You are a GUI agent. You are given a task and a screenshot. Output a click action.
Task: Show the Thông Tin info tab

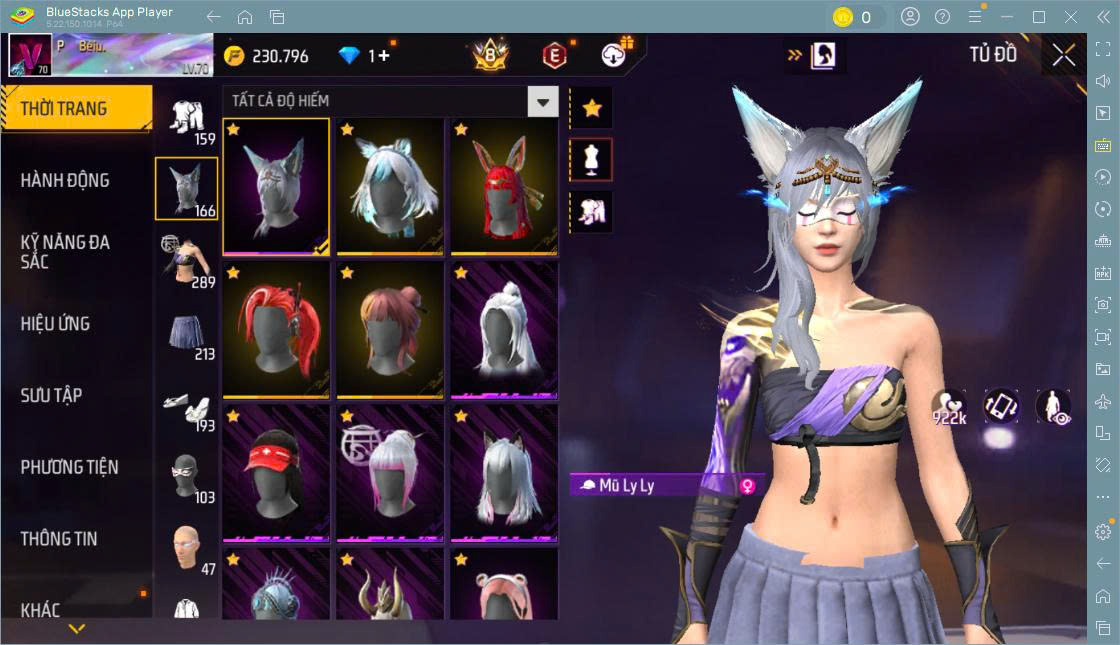(59, 538)
